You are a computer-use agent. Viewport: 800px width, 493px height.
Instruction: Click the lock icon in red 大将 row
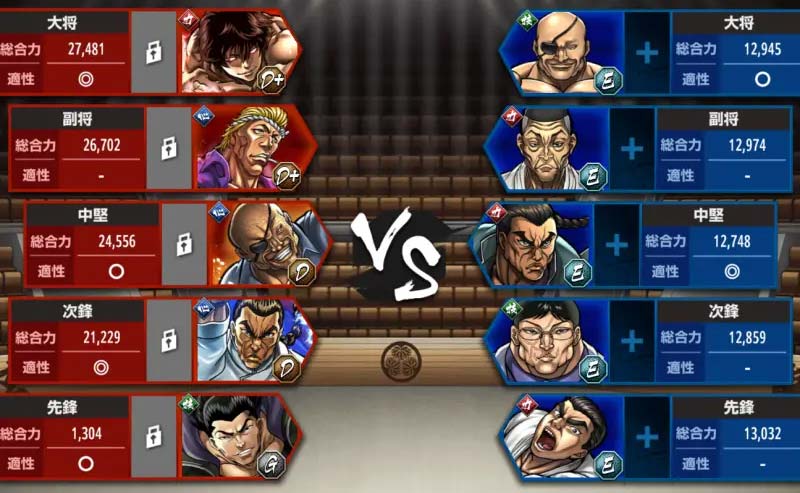(154, 54)
